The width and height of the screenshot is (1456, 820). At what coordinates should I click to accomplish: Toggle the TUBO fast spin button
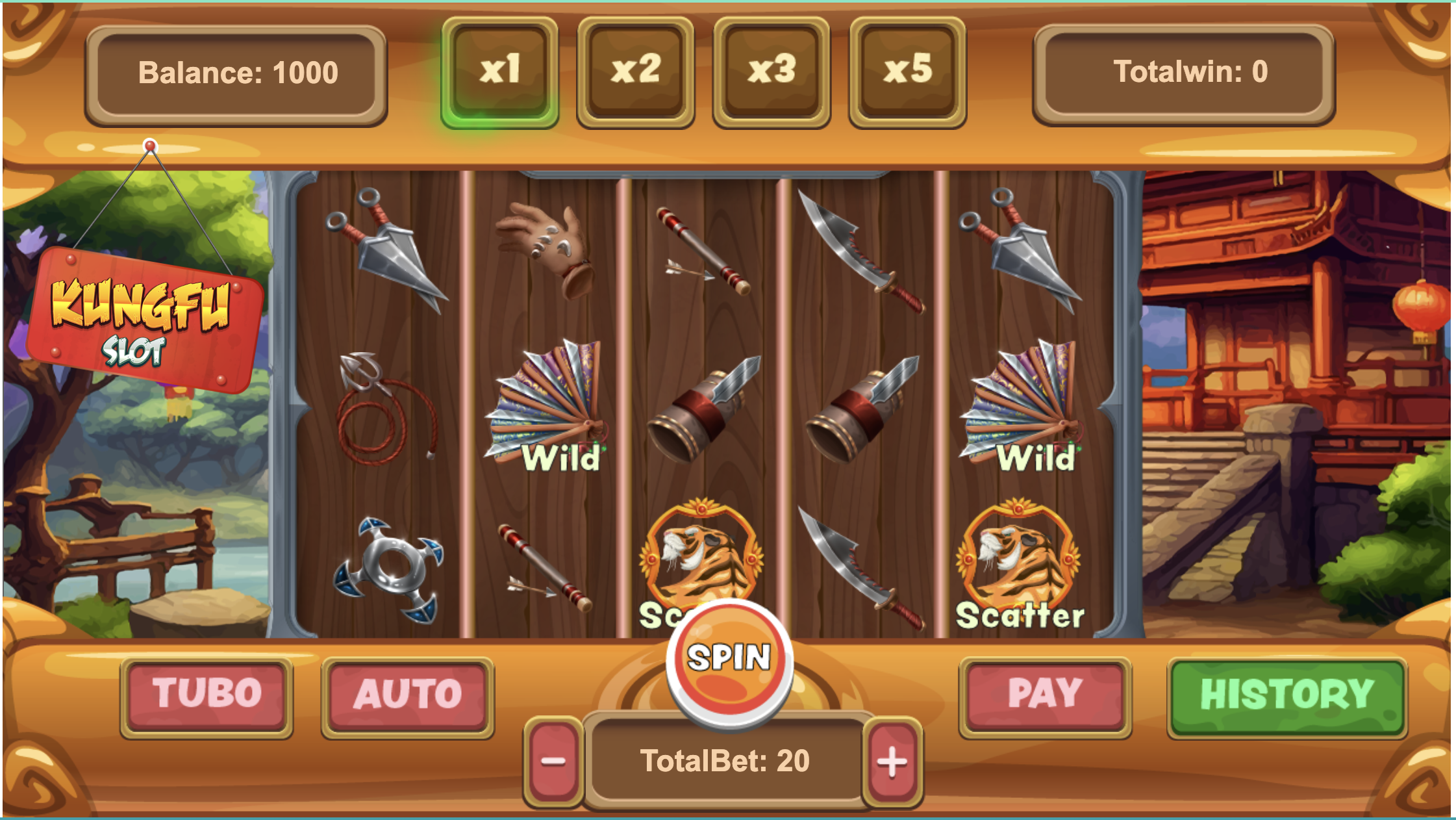[x=207, y=695]
